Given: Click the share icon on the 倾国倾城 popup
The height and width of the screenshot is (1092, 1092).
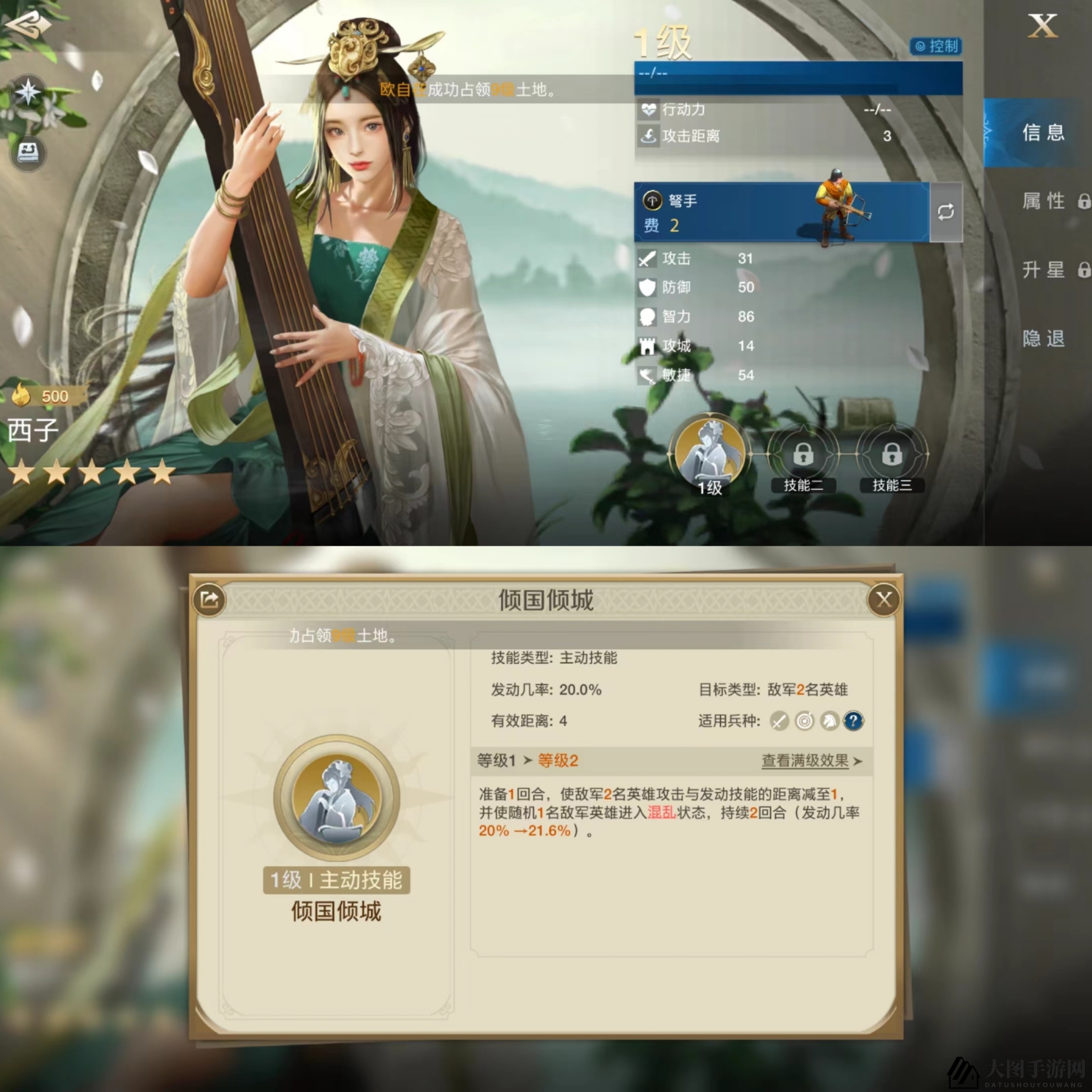Looking at the screenshot, I should pos(210,600).
